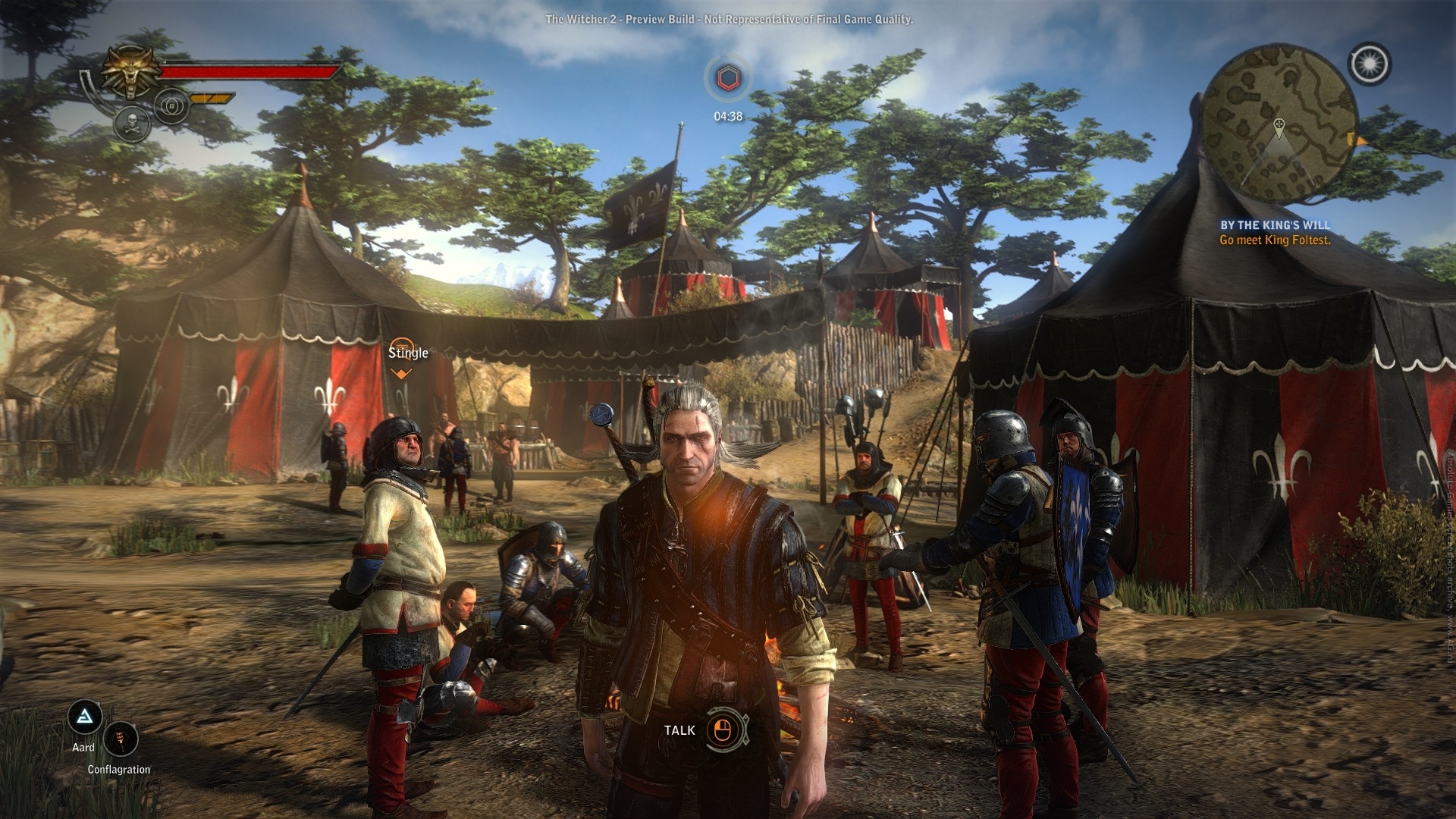Select the skull and crossbones toxicity icon
This screenshot has width=1456, height=819.
[x=132, y=124]
